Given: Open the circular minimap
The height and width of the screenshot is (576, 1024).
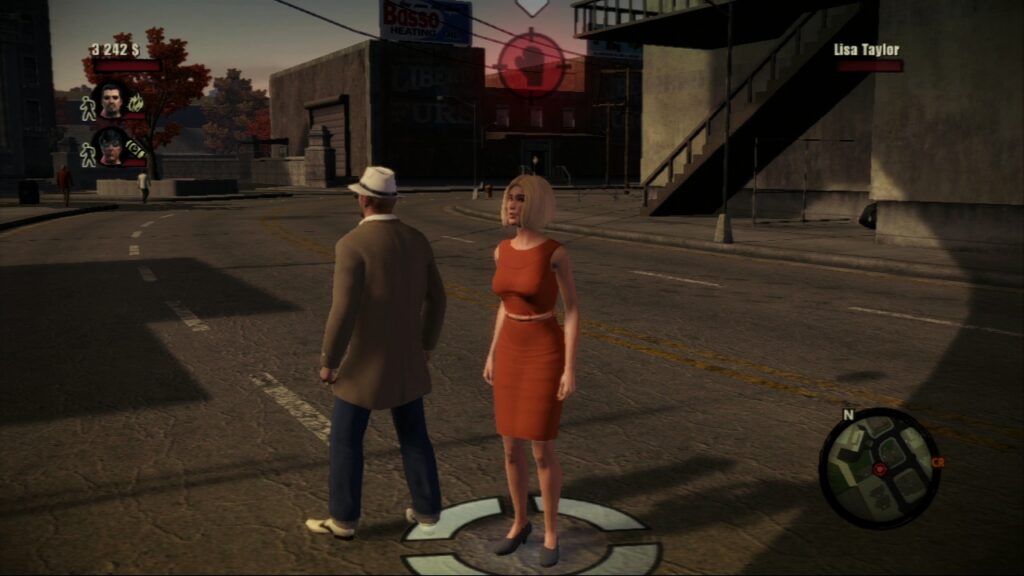Looking at the screenshot, I should click(x=879, y=468).
